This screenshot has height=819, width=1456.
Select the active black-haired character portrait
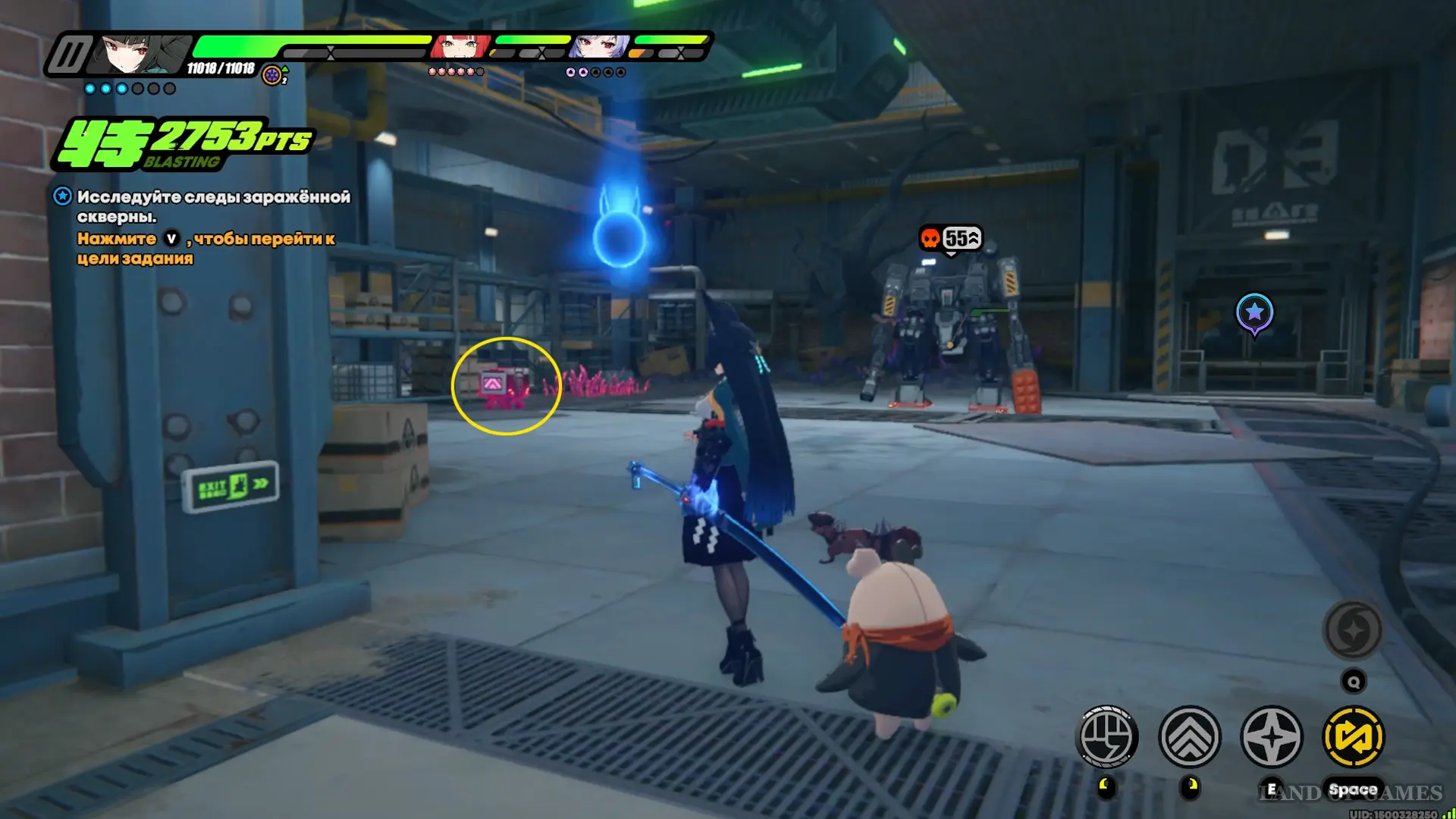[x=143, y=53]
